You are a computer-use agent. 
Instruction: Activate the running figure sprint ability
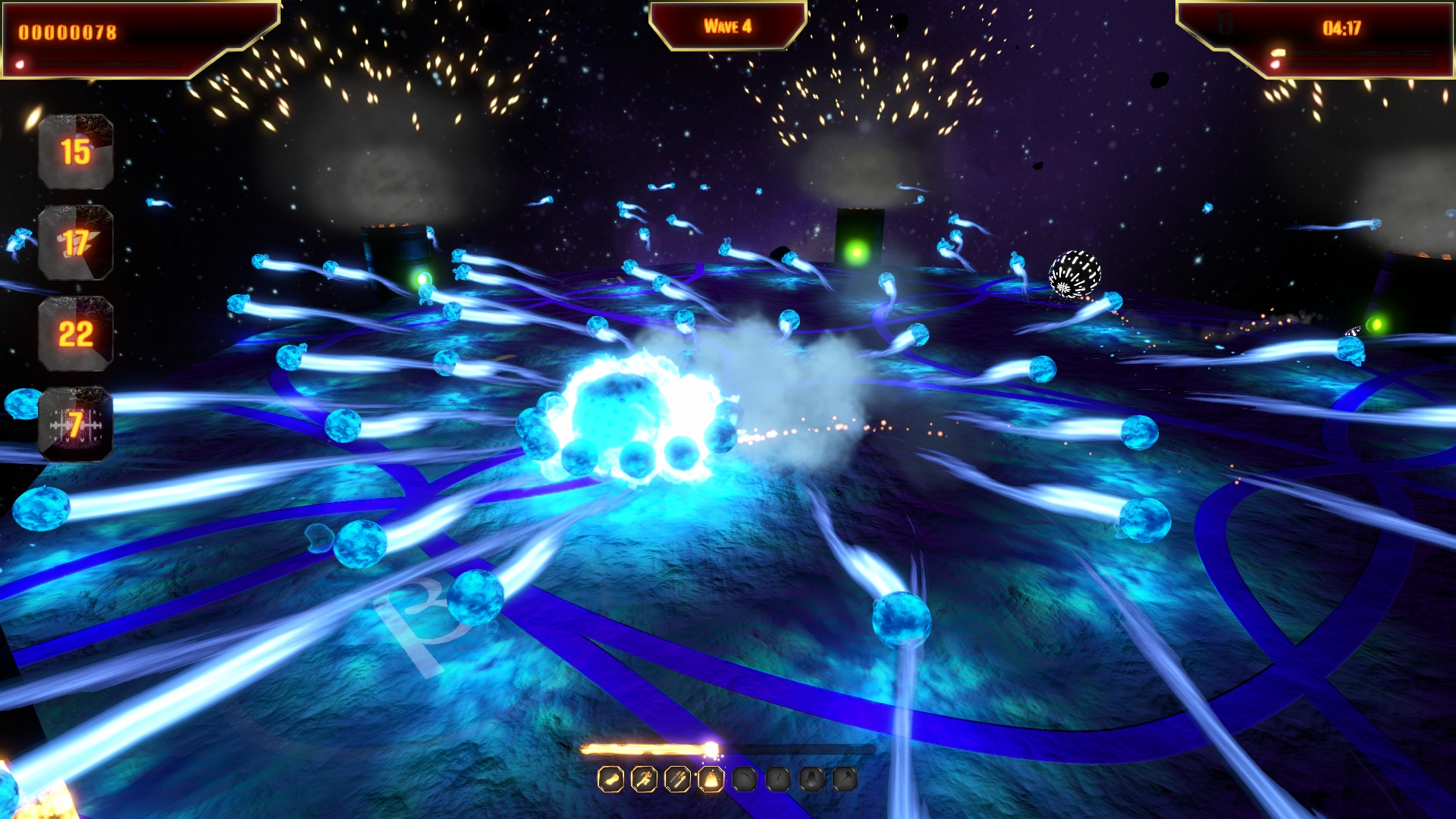644,779
